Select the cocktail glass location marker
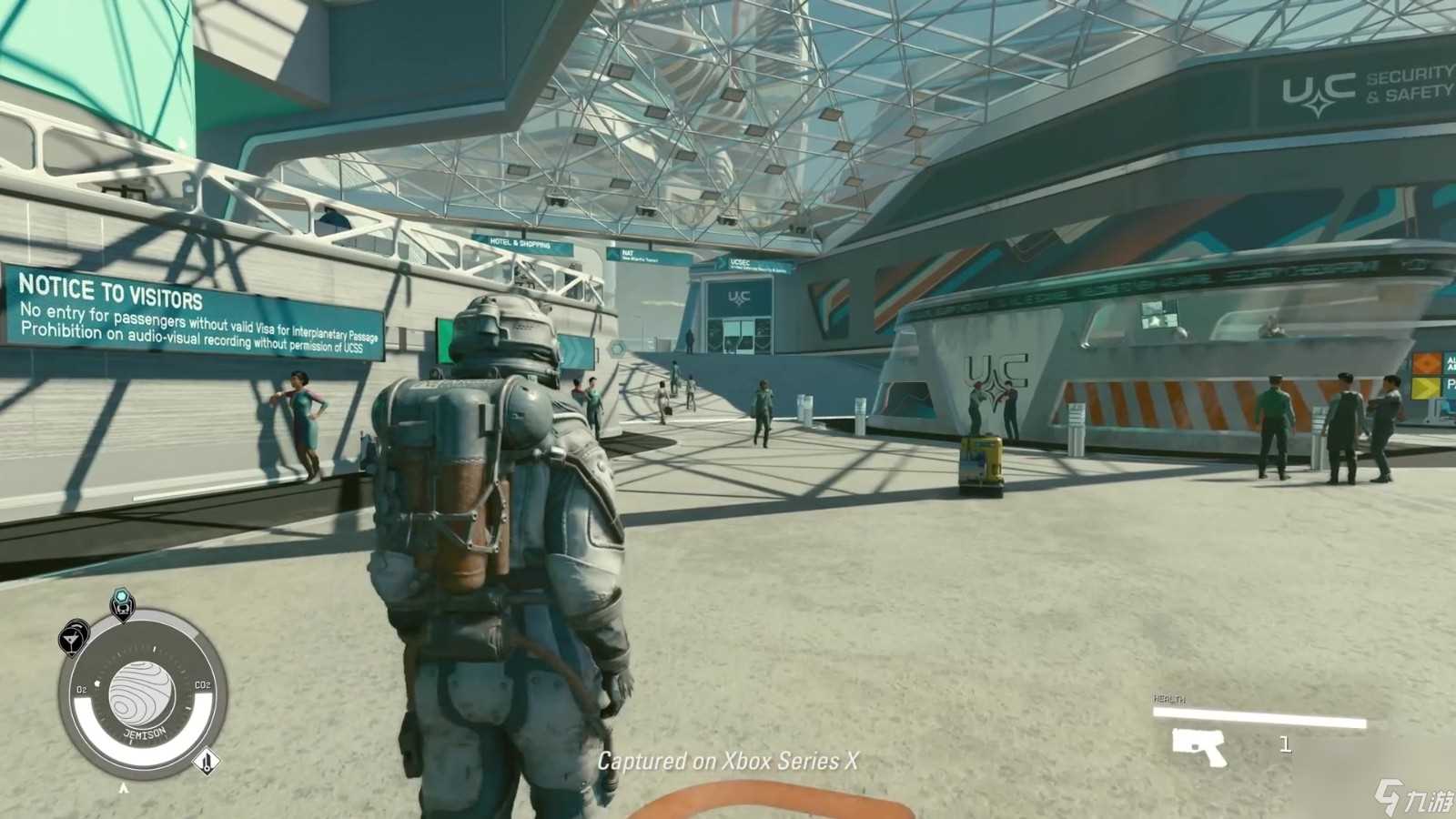Screen dimensions: 1456x819 click(73, 638)
